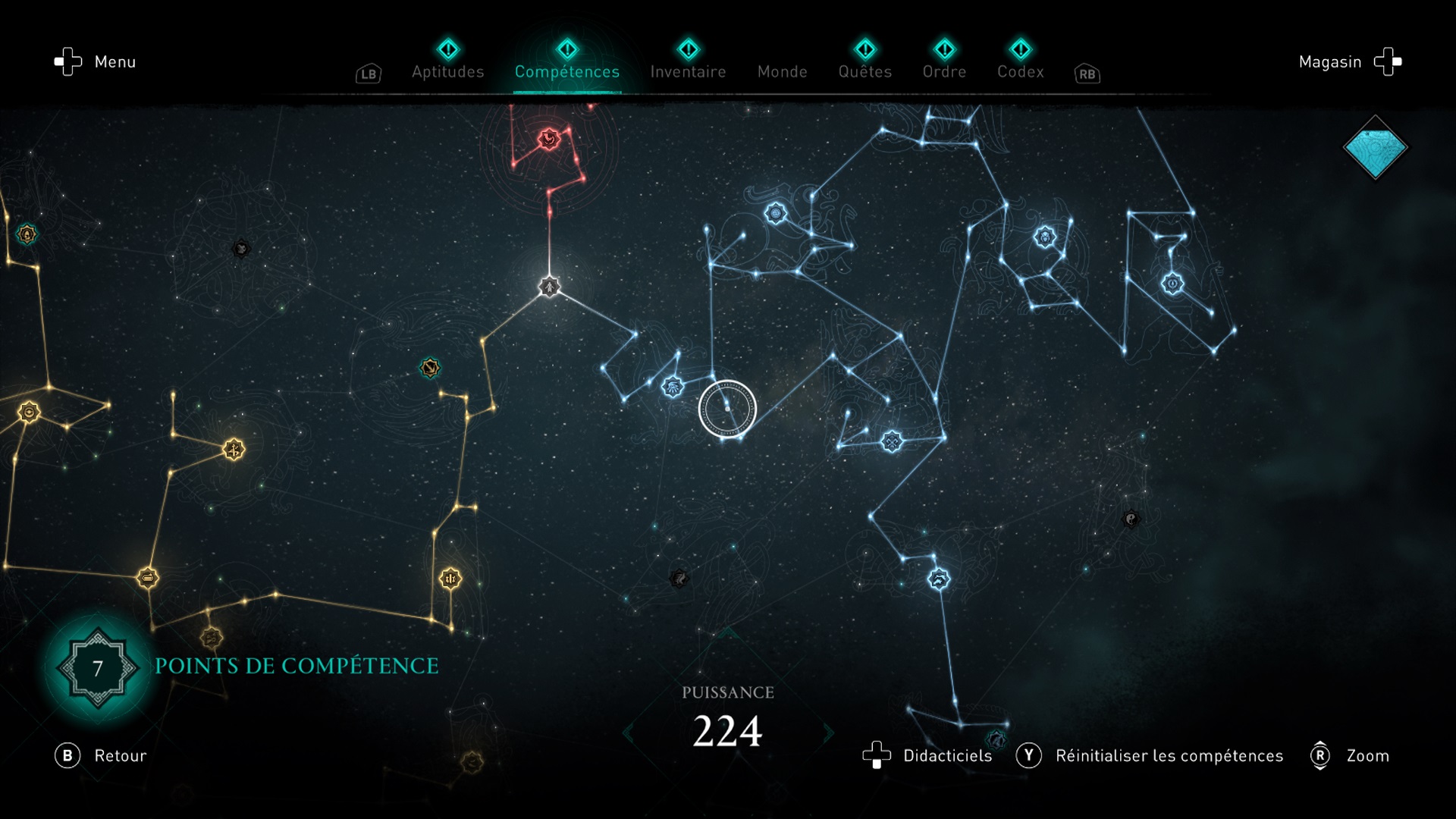
Task: Switch to the Aptitudes tab
Action: click(x=447, y=71)
